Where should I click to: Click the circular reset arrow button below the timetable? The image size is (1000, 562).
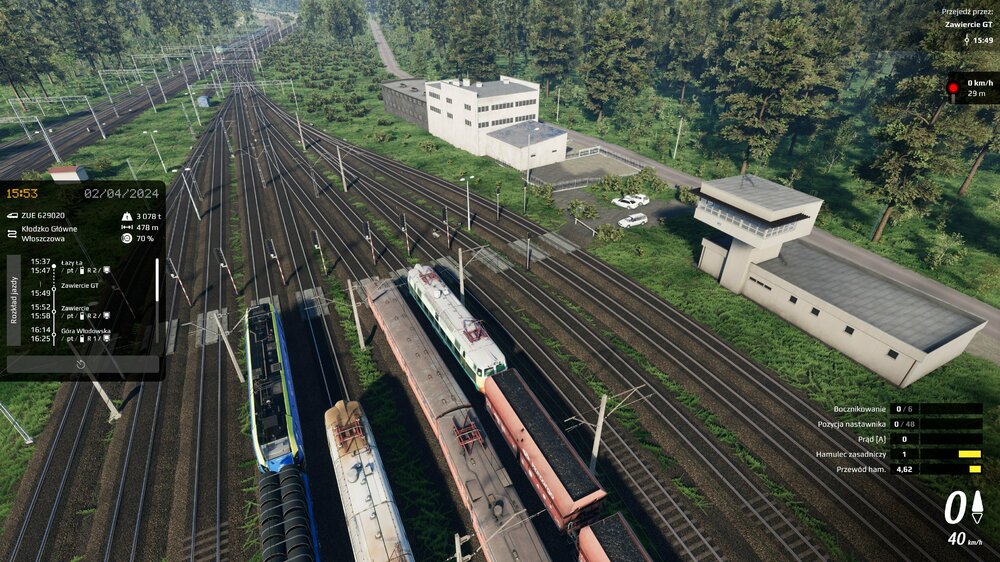pyautogui.click(x=81, y=365)
